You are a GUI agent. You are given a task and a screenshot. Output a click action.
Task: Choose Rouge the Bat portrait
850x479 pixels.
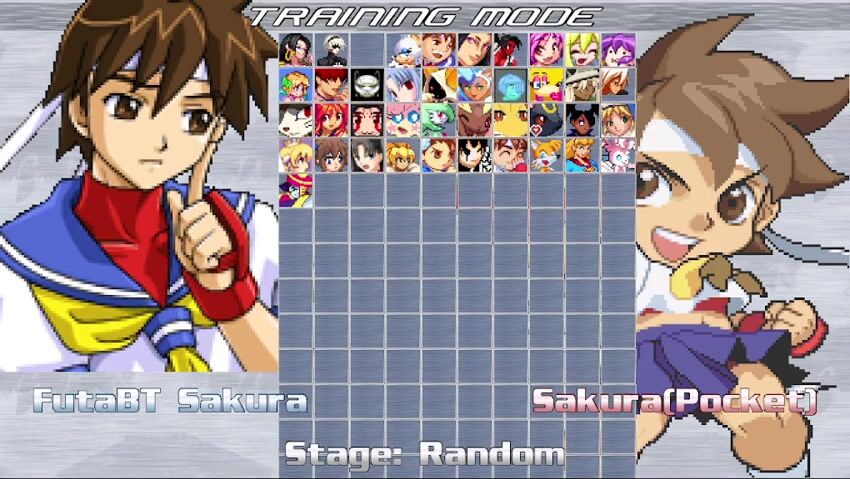(403, 48)
